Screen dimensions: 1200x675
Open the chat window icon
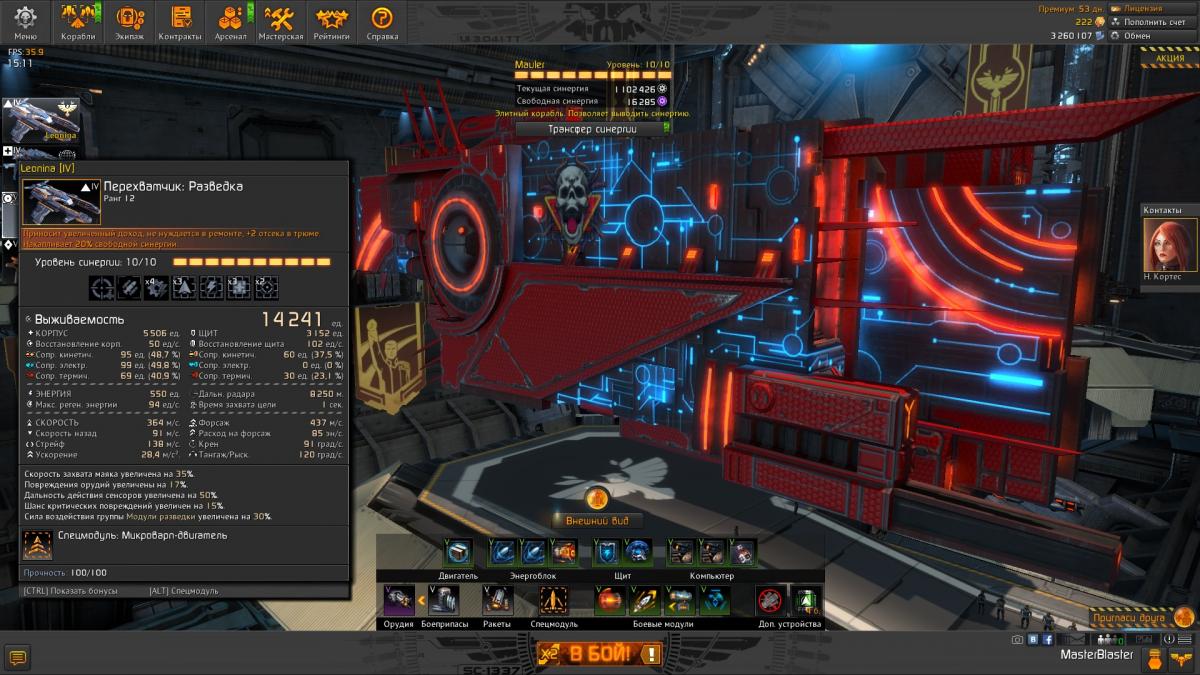coord(17,657)
